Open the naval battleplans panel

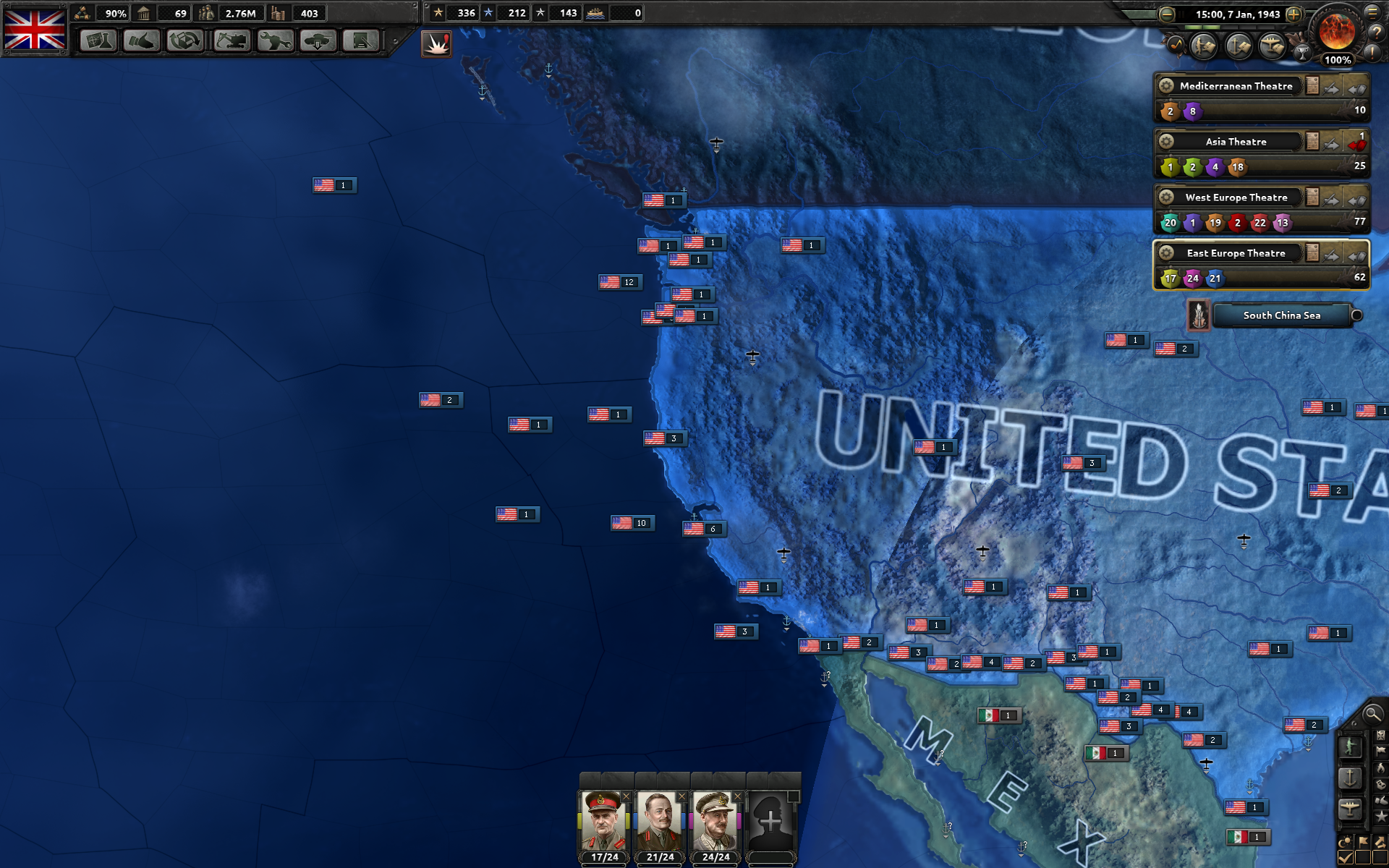pyautogui.click(x=1237, y=45)
